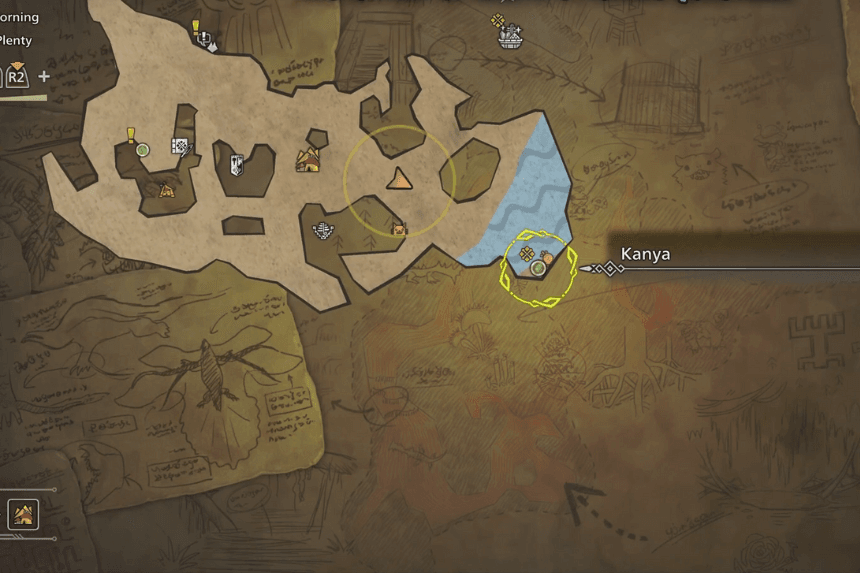Select the orange cat-face Palico marker
Screen dimensions: 860x573
399,230
